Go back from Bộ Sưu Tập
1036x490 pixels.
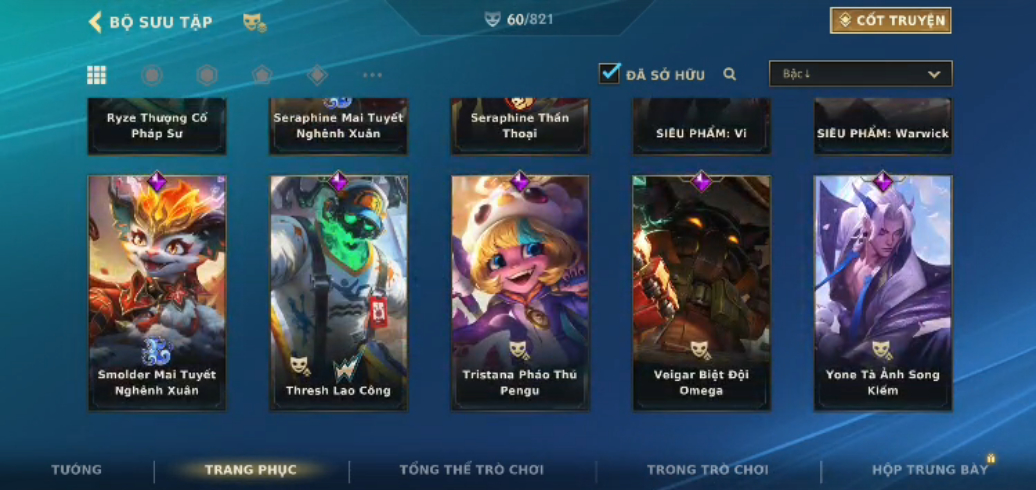96,22
